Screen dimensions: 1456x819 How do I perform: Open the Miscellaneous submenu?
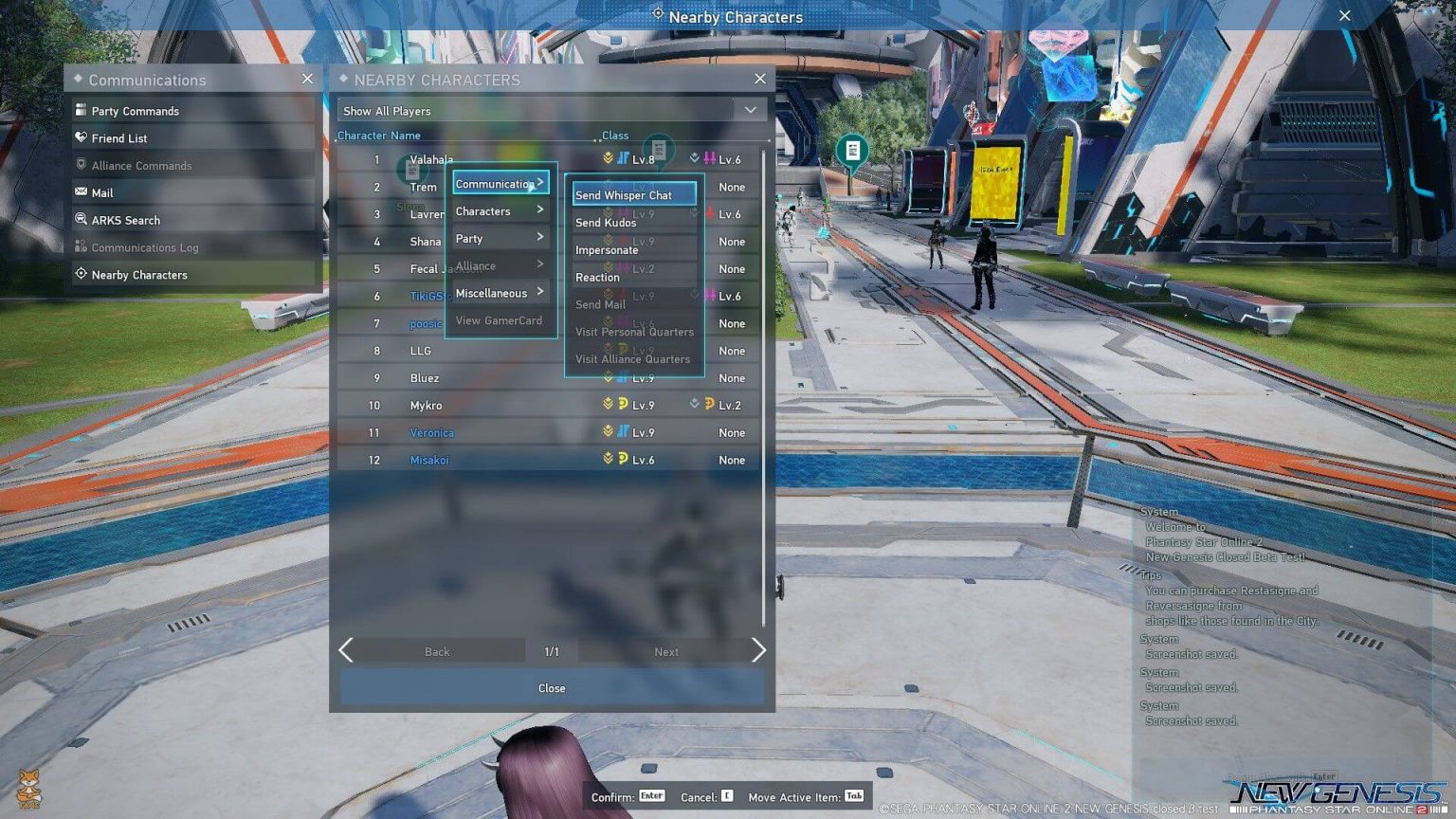[x=491, y=292]
